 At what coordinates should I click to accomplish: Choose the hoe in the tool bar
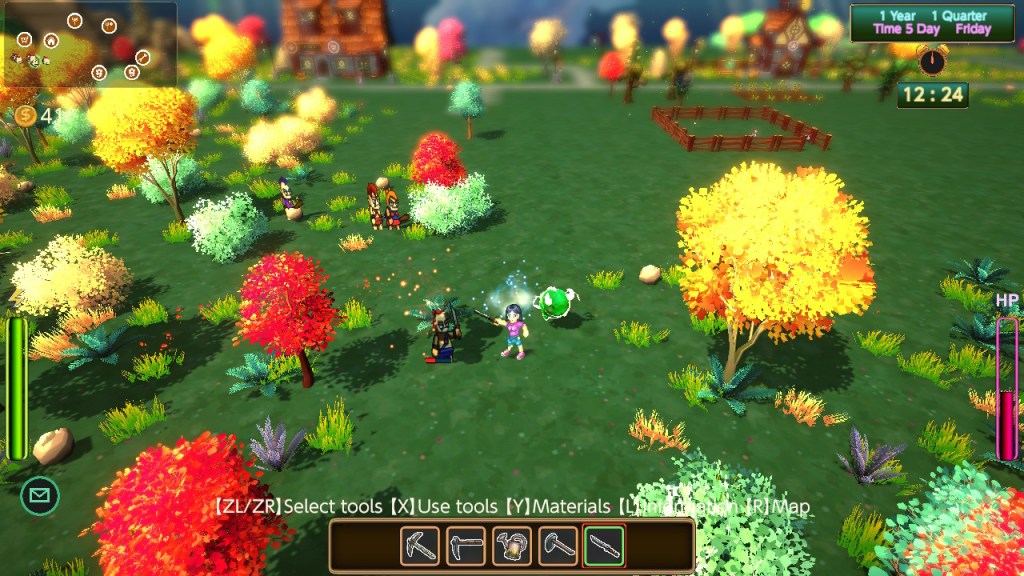click(x=466, y=546)
